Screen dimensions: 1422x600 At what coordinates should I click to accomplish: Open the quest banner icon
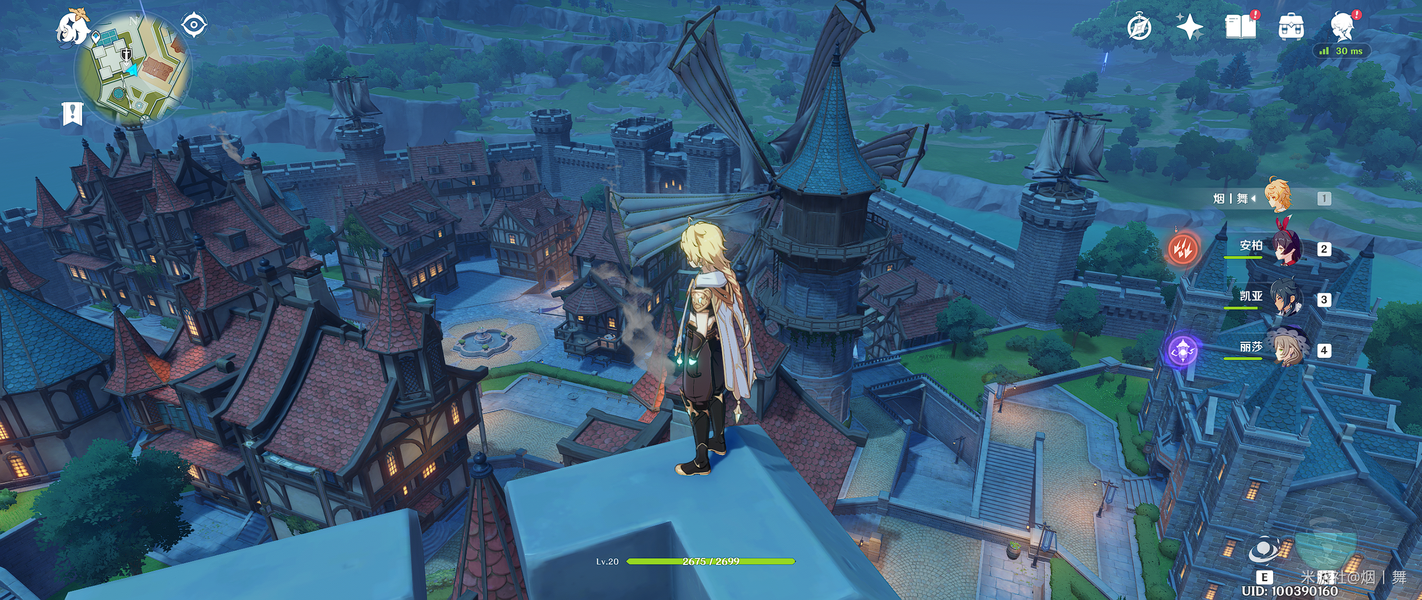(71, 113)
